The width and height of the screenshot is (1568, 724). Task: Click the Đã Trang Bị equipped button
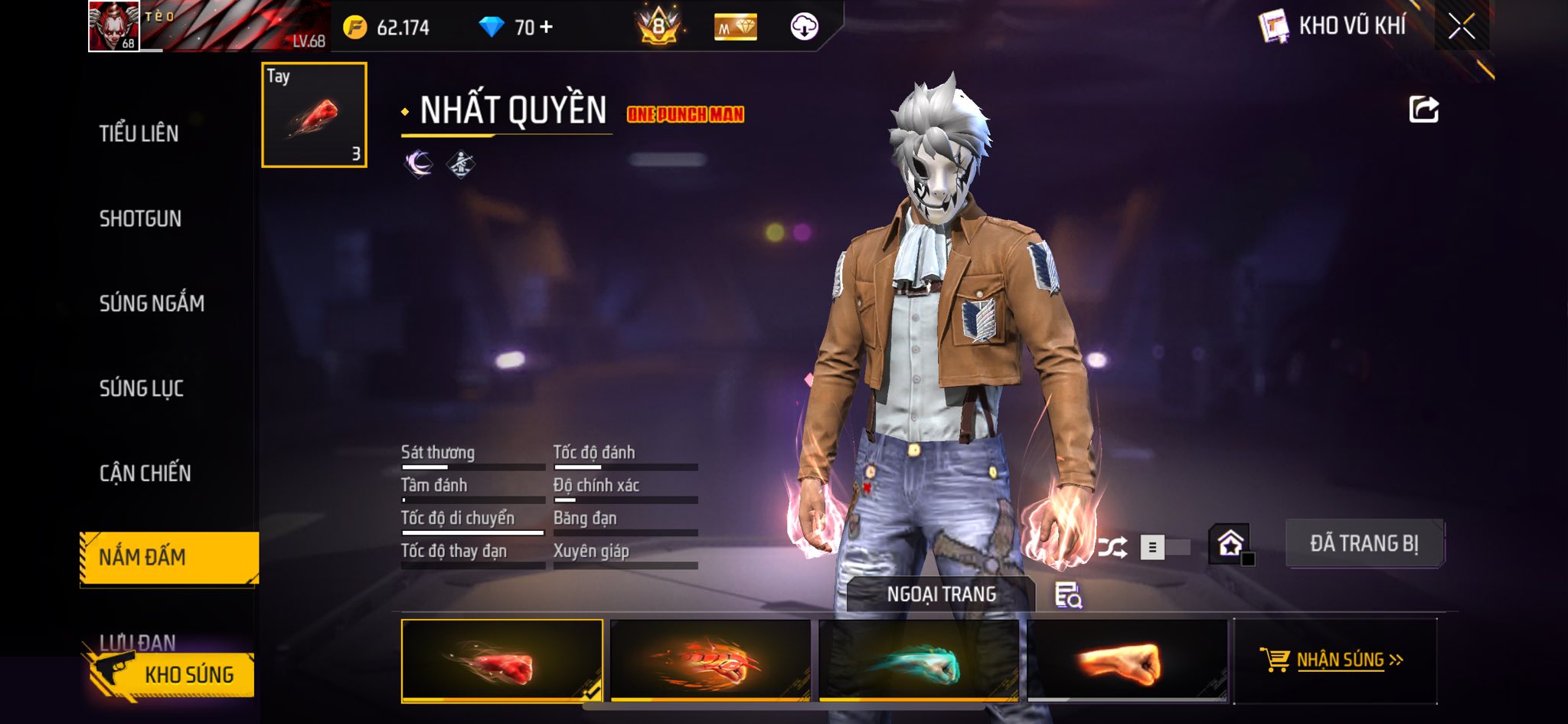tap(1364, 543)
